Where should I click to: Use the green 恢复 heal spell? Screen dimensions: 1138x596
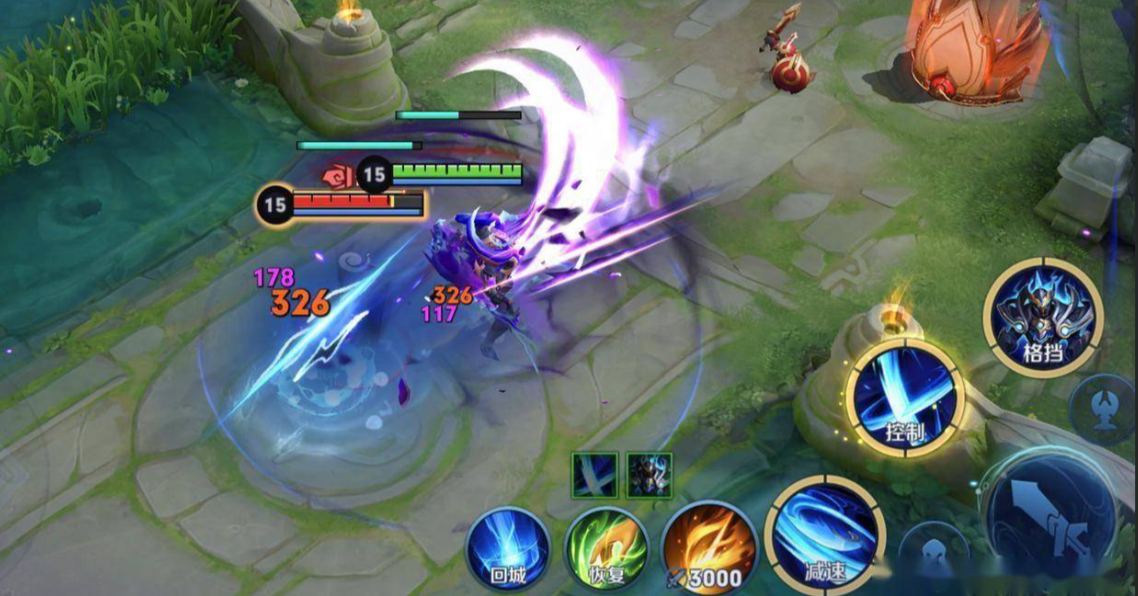[607, 550]
